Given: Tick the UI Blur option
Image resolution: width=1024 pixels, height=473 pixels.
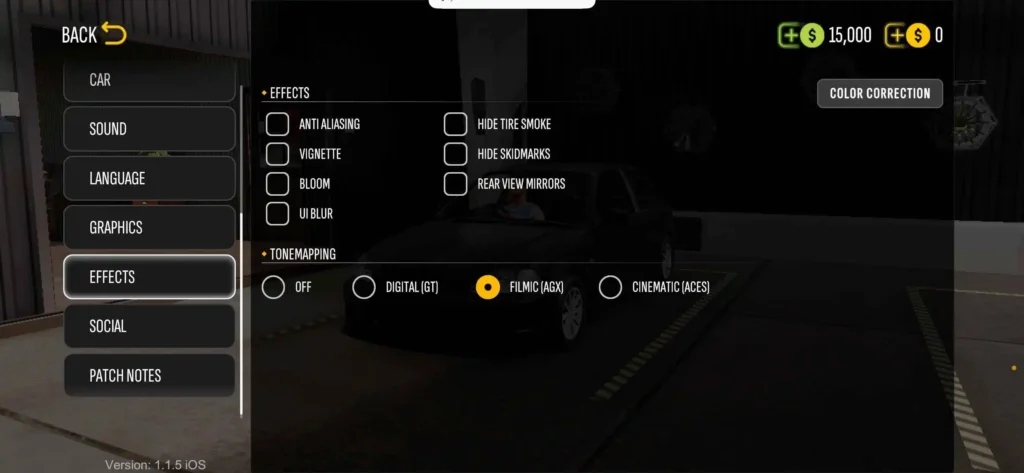Looking at the screenshot, I should [x=277, y=213].
